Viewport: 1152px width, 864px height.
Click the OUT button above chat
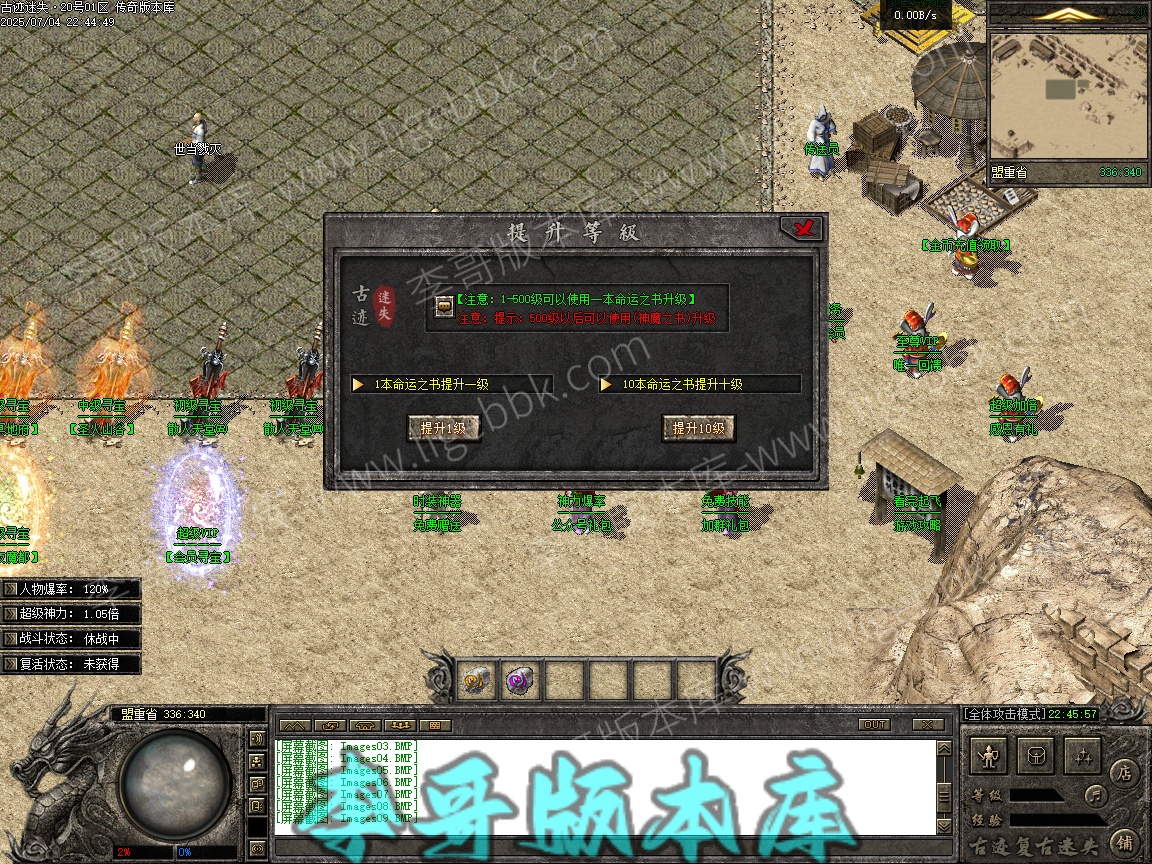click(874, 724)
